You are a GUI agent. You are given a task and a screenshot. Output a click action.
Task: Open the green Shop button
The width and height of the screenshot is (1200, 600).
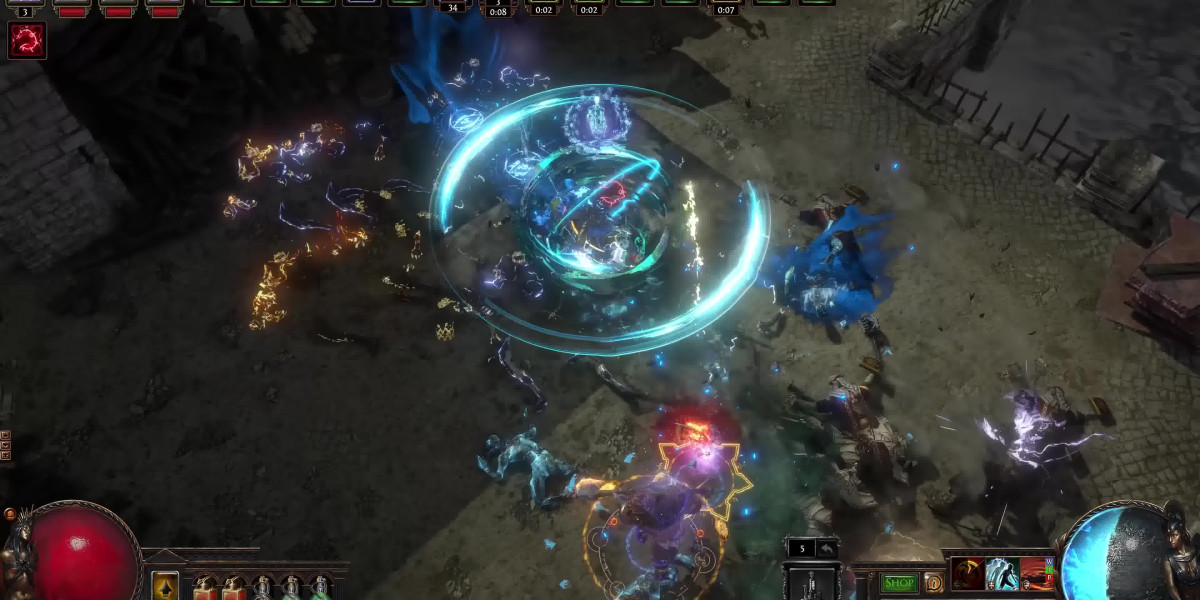coord(899,583)
